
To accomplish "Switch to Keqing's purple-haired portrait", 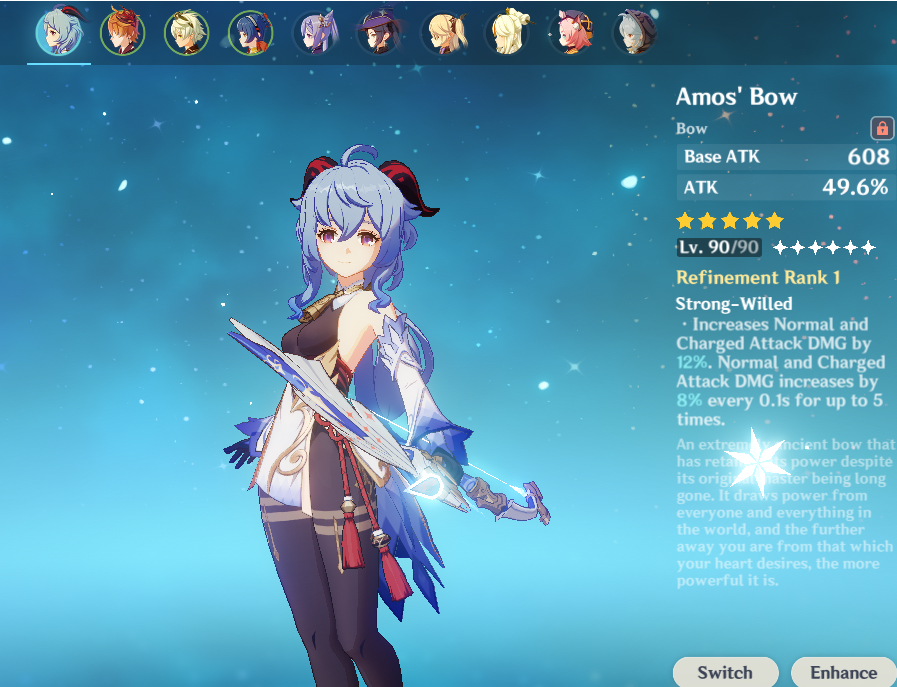I will click(x=314, y=33).
